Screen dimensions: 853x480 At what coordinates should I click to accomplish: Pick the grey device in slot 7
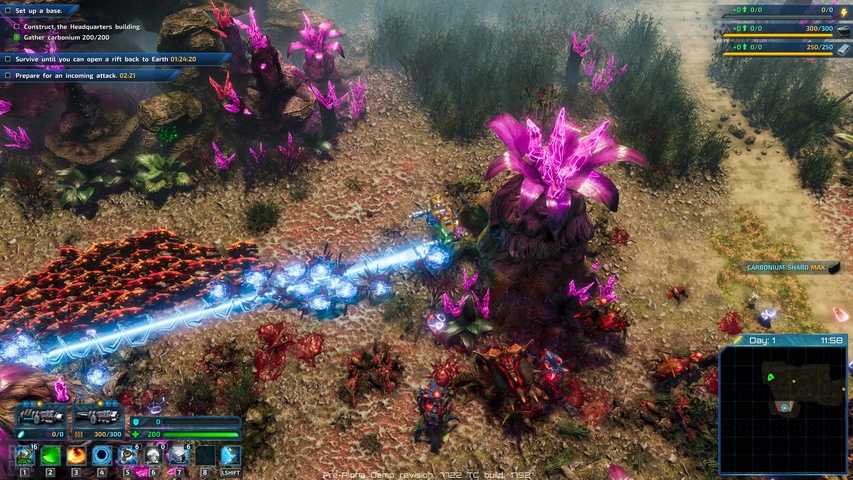178,456
